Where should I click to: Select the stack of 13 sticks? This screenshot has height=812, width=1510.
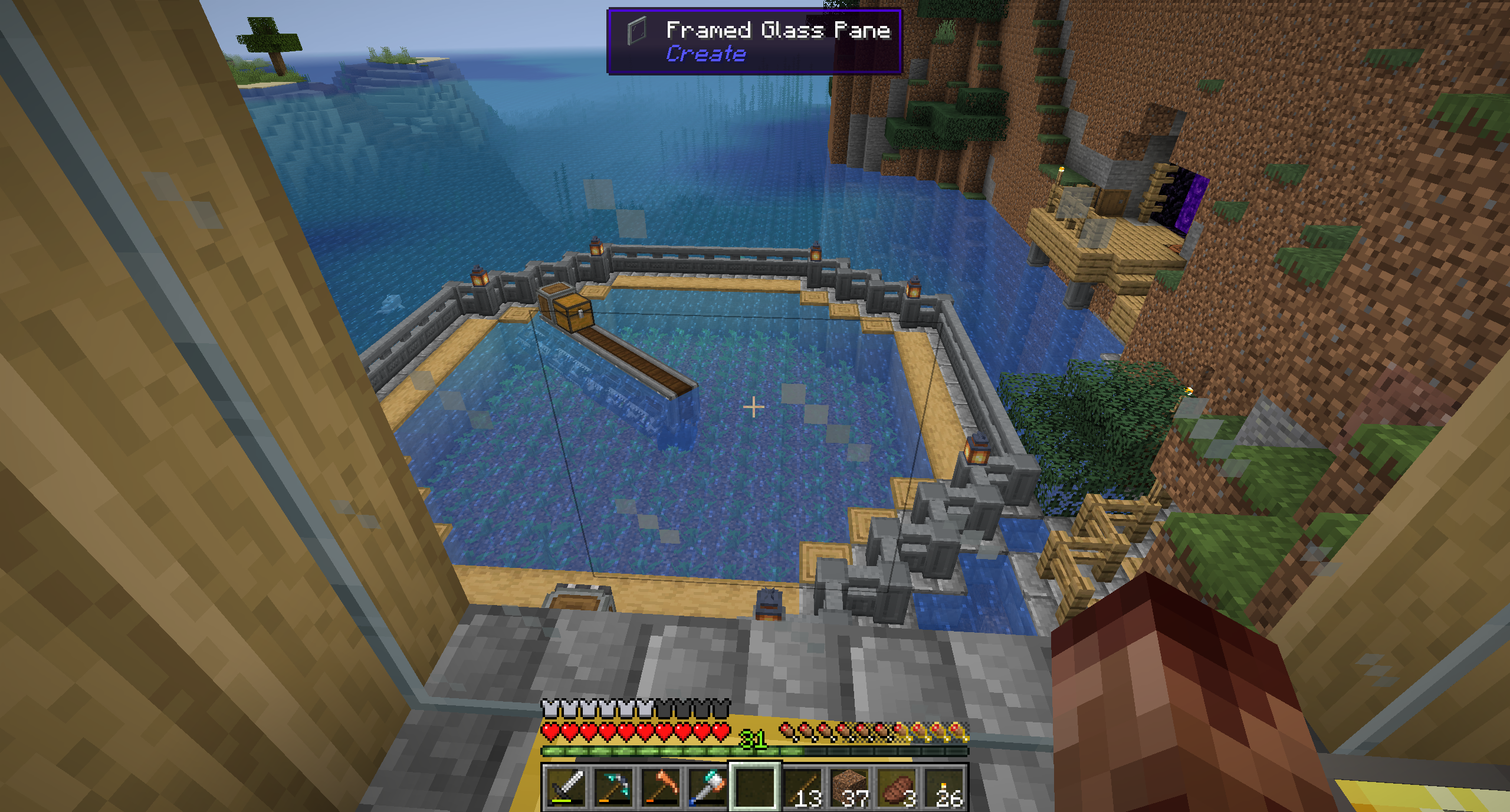(803, 787)
